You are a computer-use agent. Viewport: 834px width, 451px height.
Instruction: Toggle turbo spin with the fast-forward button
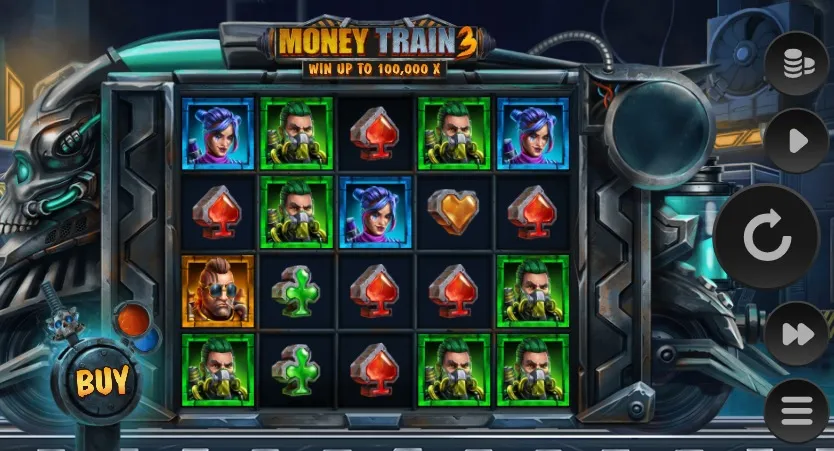coord(796,334)
